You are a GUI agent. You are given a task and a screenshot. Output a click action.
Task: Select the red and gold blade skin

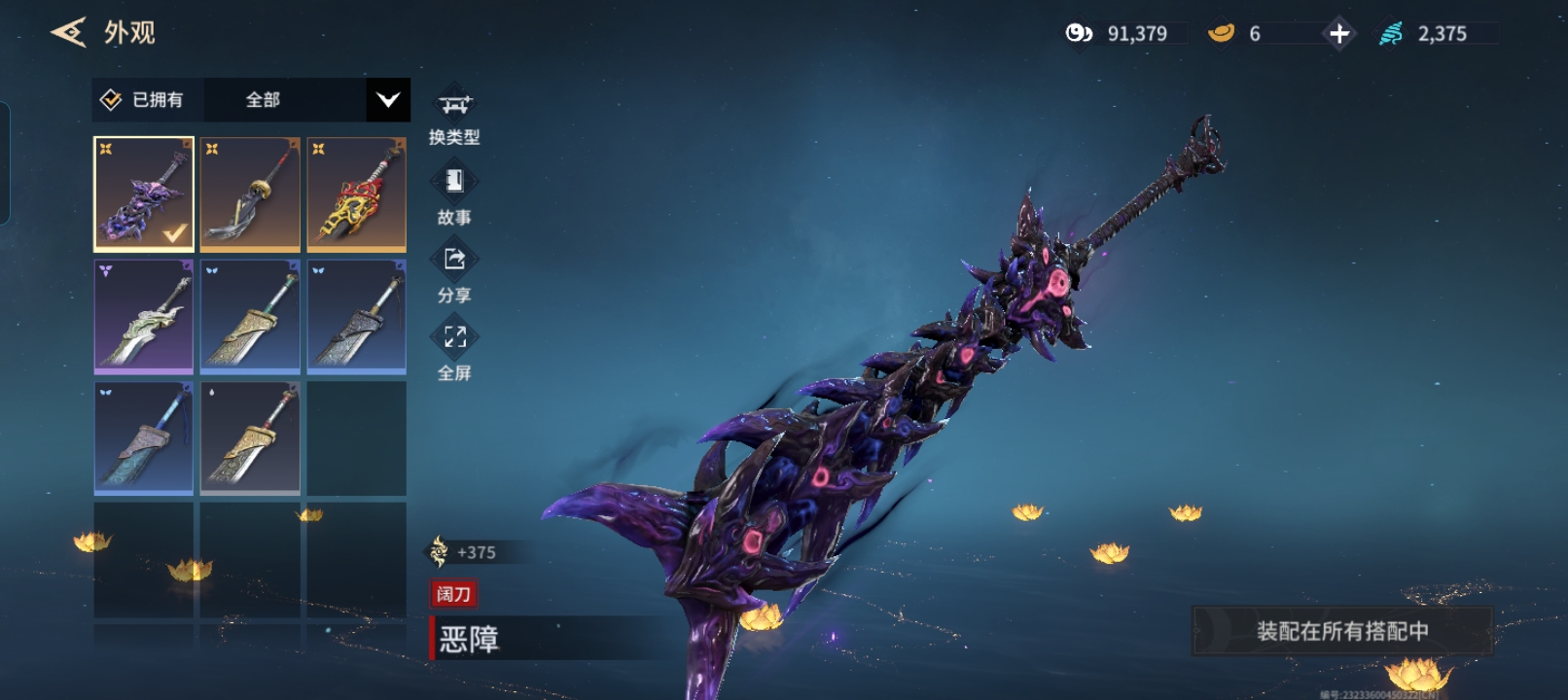click(357, 193)
